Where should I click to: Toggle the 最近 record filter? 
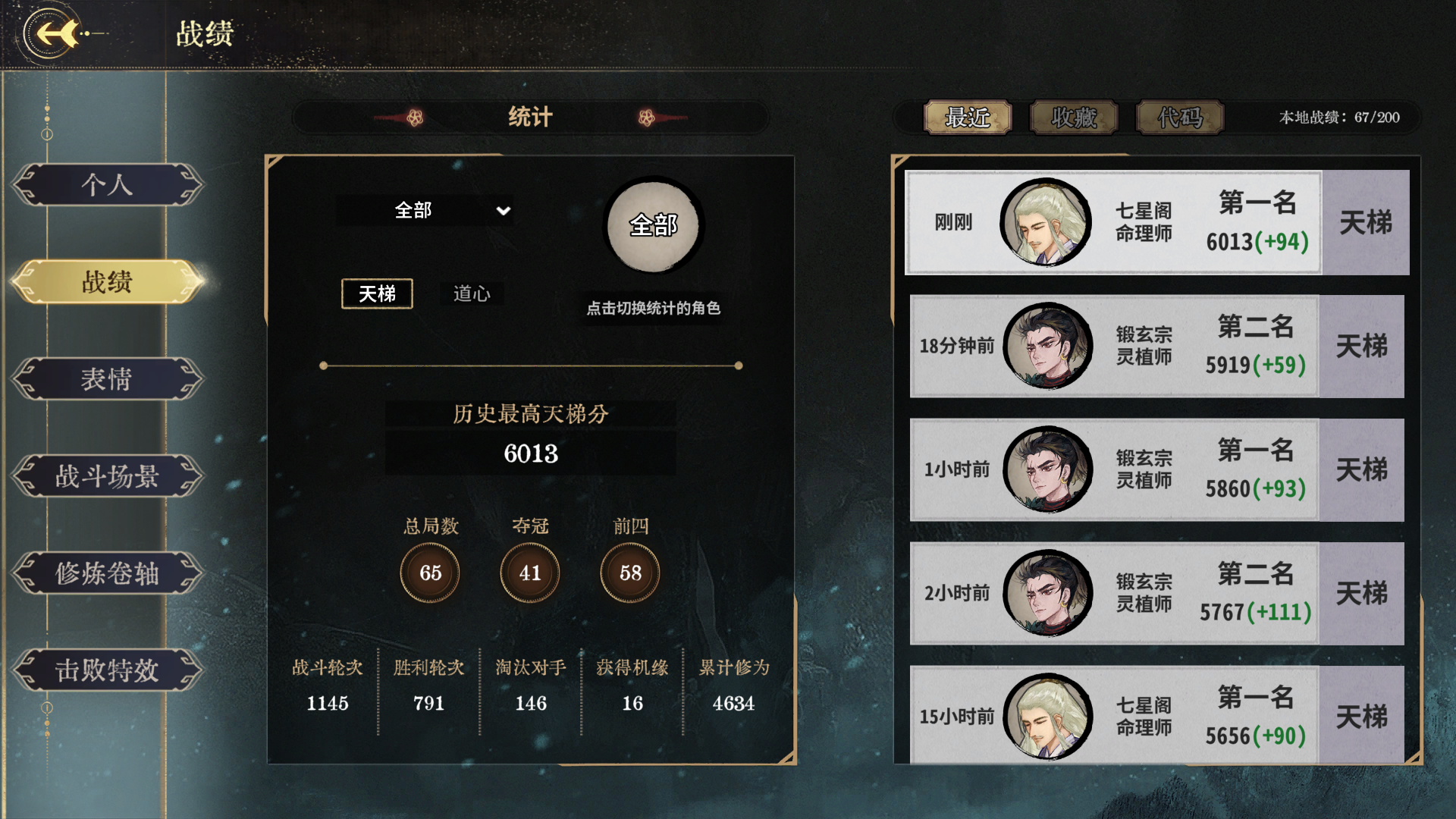pos(969,118)
